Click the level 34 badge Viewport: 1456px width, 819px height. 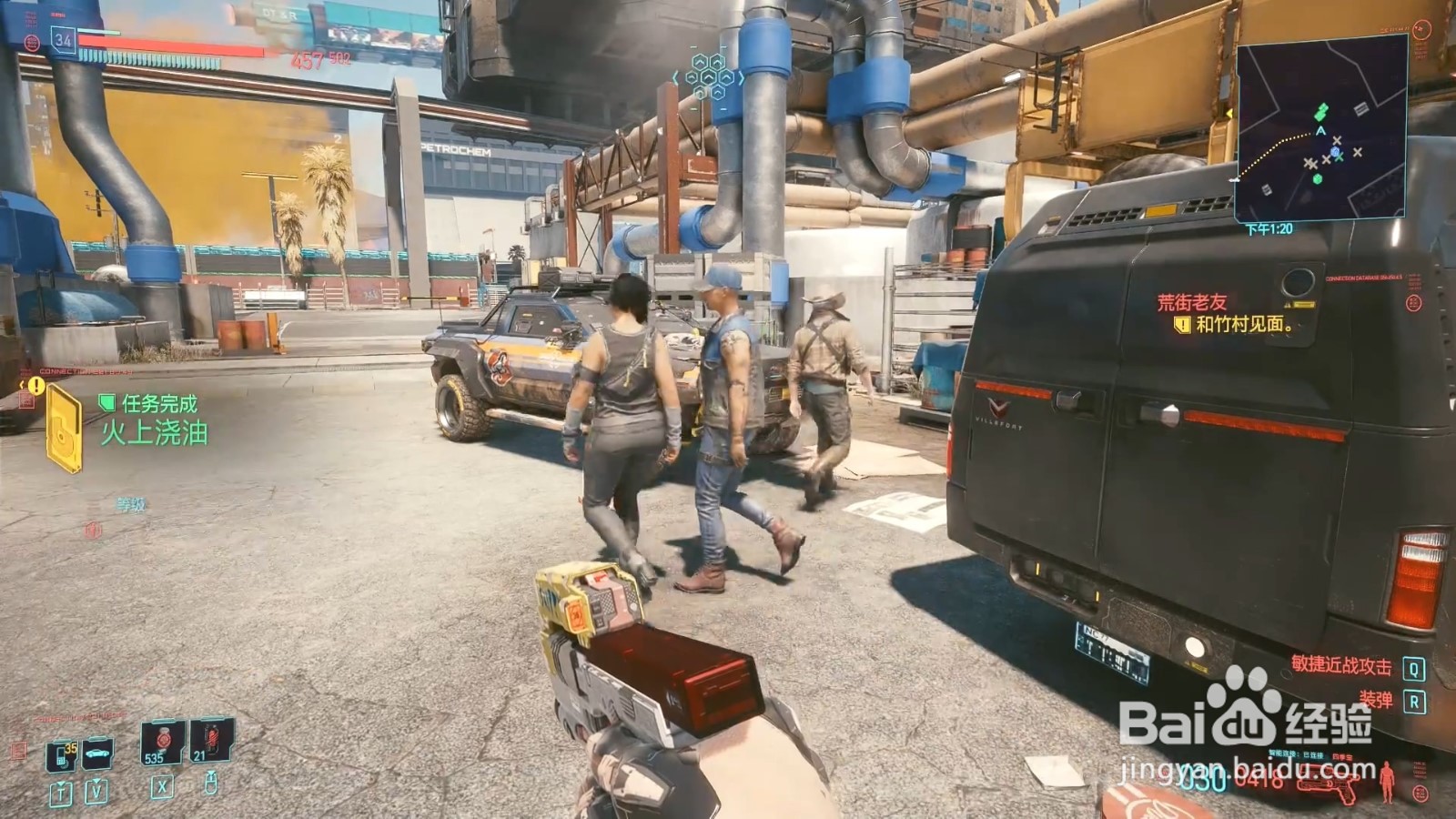point(63,39)
